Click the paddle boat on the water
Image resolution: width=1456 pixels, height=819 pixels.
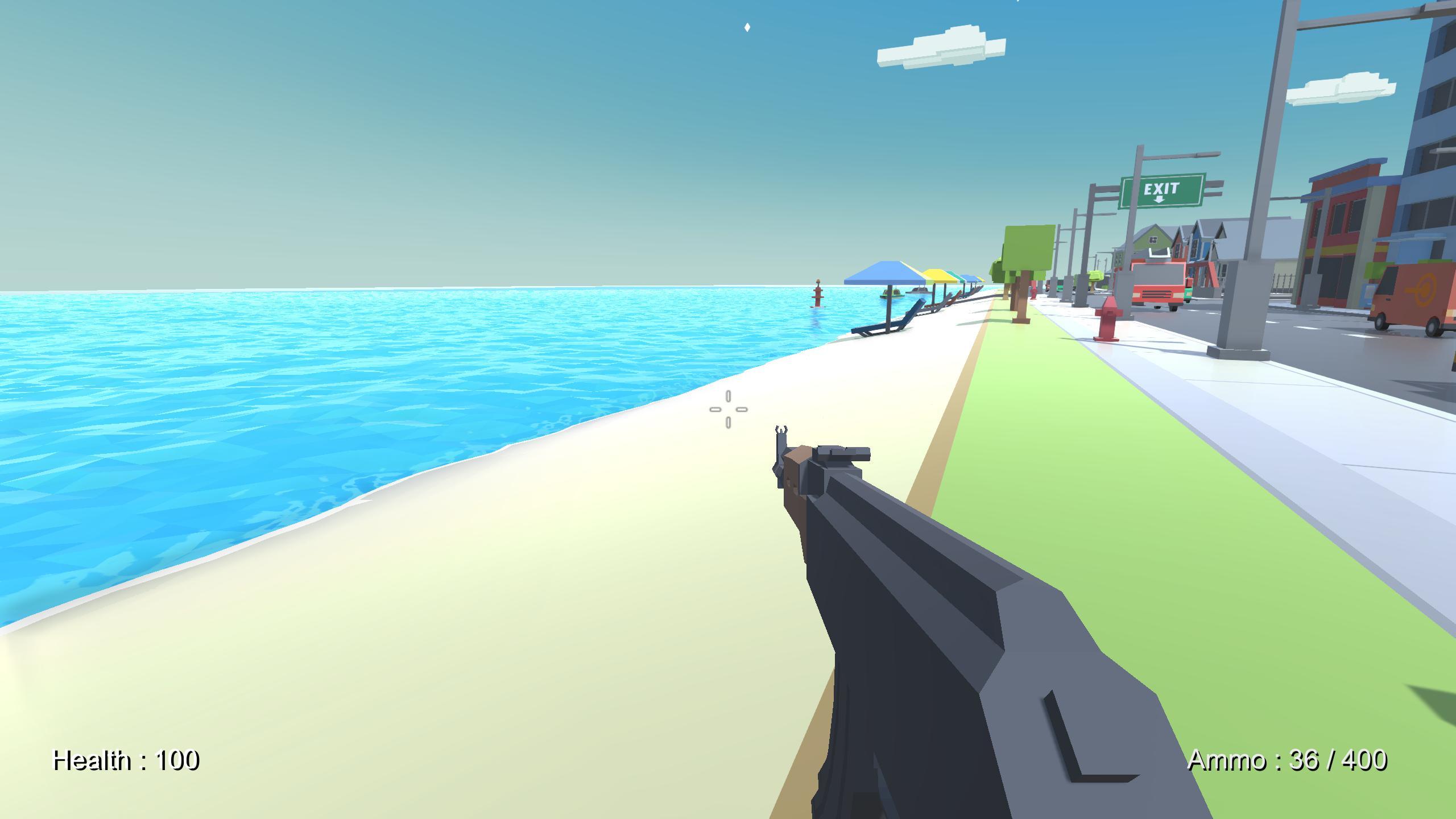(x=894, y=293)
